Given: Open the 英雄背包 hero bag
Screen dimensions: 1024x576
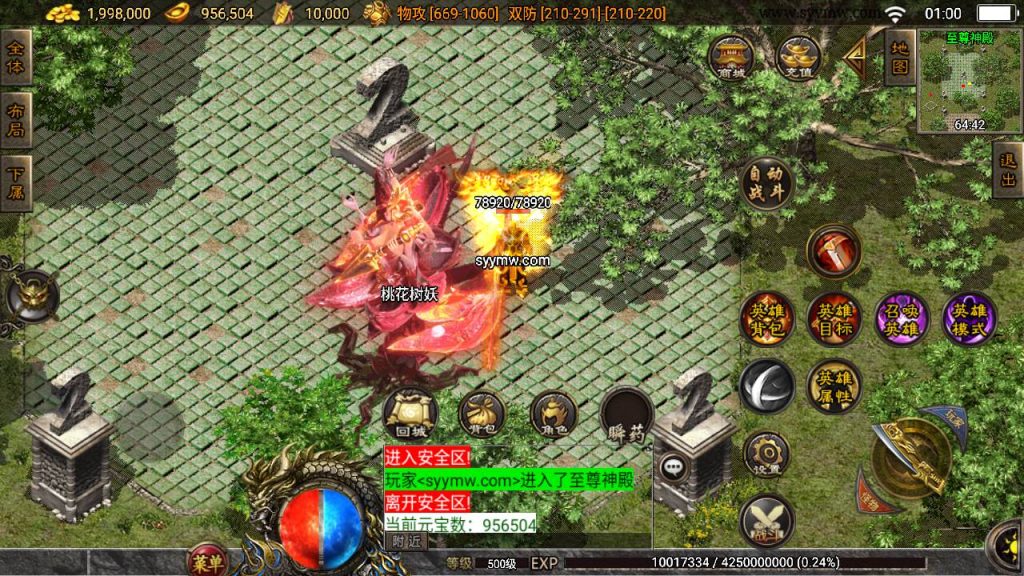Looking at the screenshot, I should (767, 319).
